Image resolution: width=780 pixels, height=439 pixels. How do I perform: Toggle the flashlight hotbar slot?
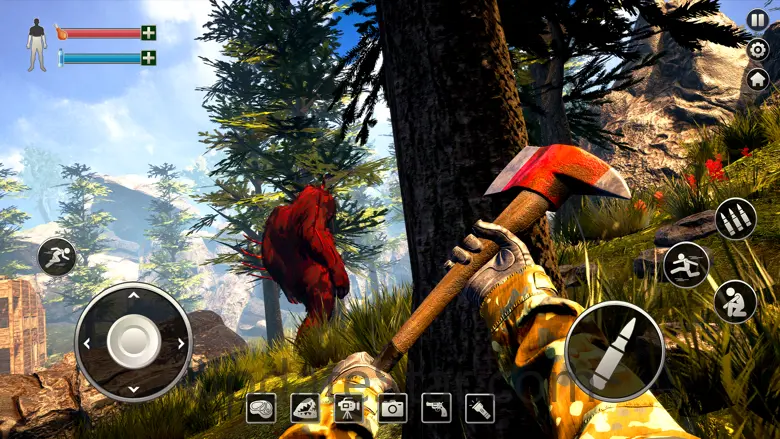click(480, 407)
